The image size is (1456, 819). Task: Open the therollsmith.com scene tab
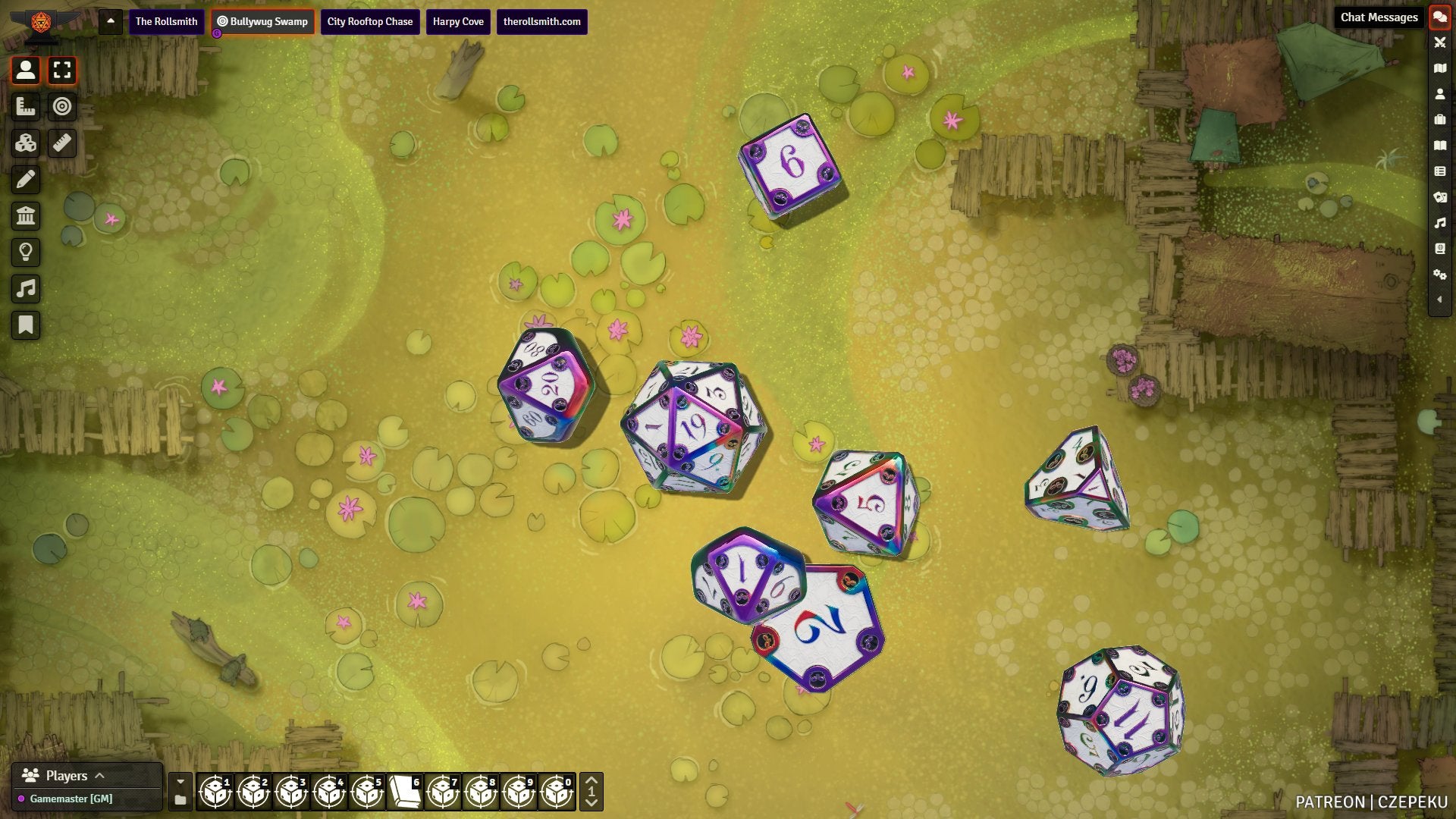541,22
